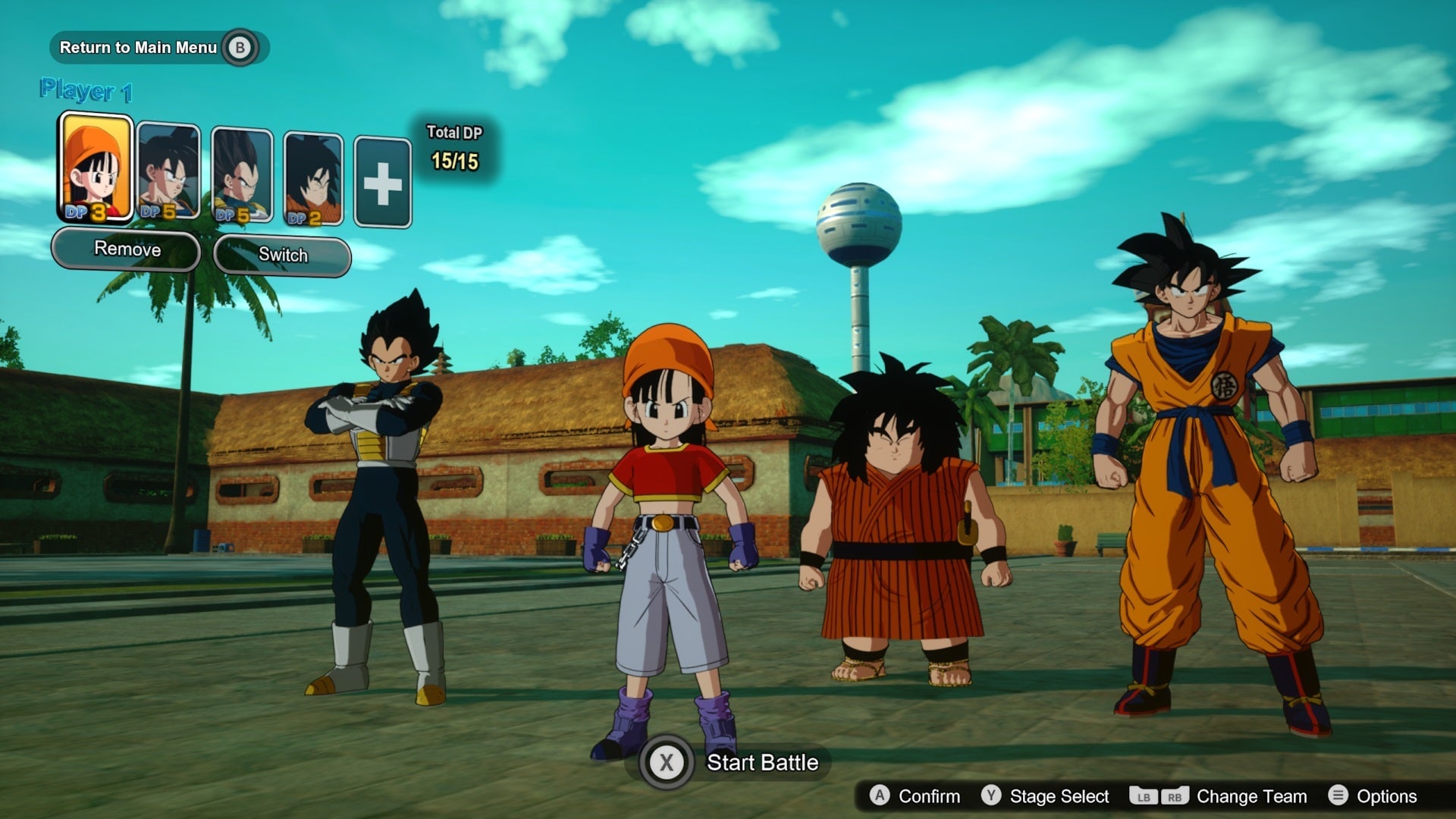
Task: Click the B button icon beside Return to Main Menu
Action: [239, 46]
